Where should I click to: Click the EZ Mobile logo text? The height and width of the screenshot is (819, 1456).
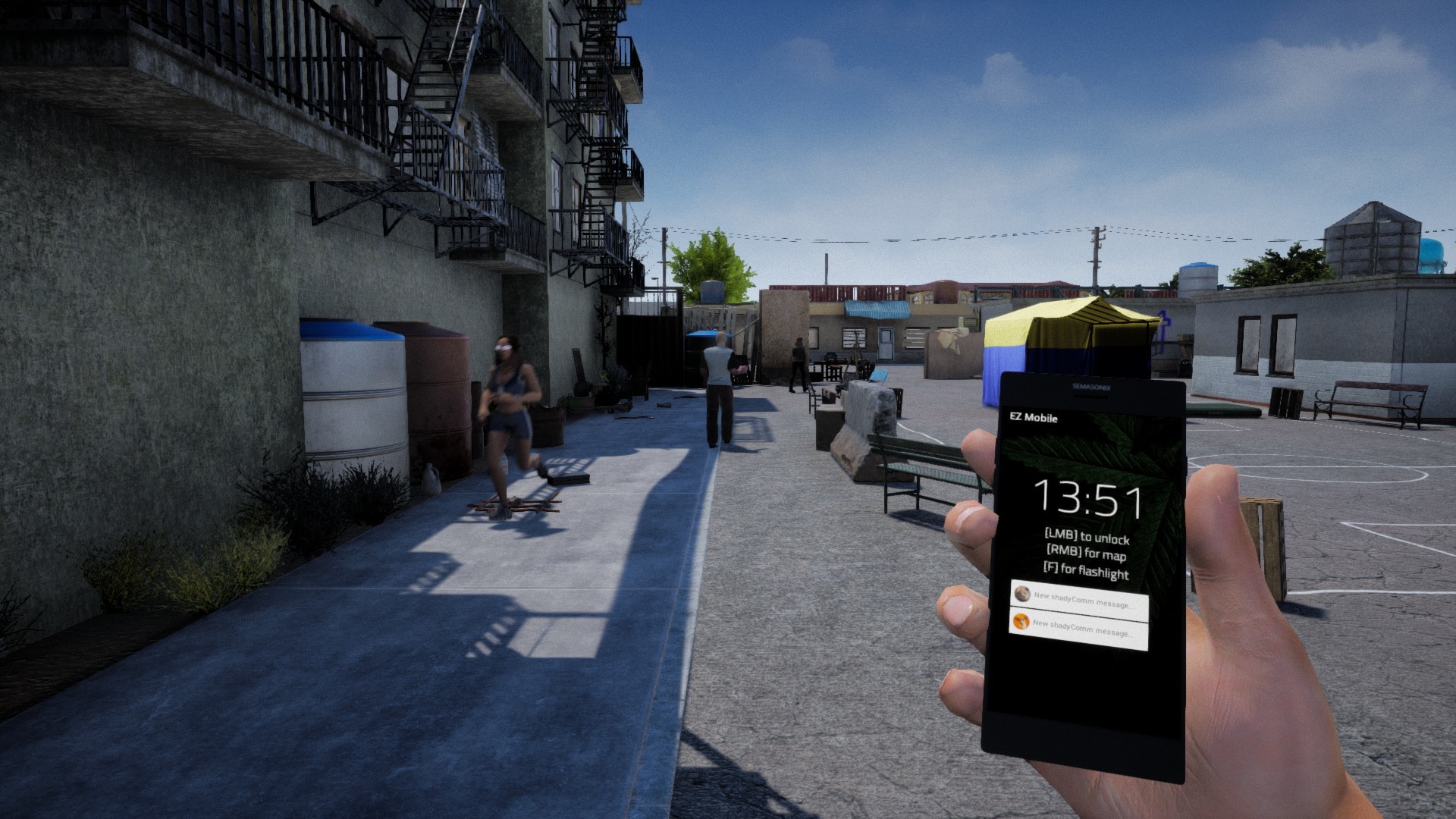coord(1034,419)
